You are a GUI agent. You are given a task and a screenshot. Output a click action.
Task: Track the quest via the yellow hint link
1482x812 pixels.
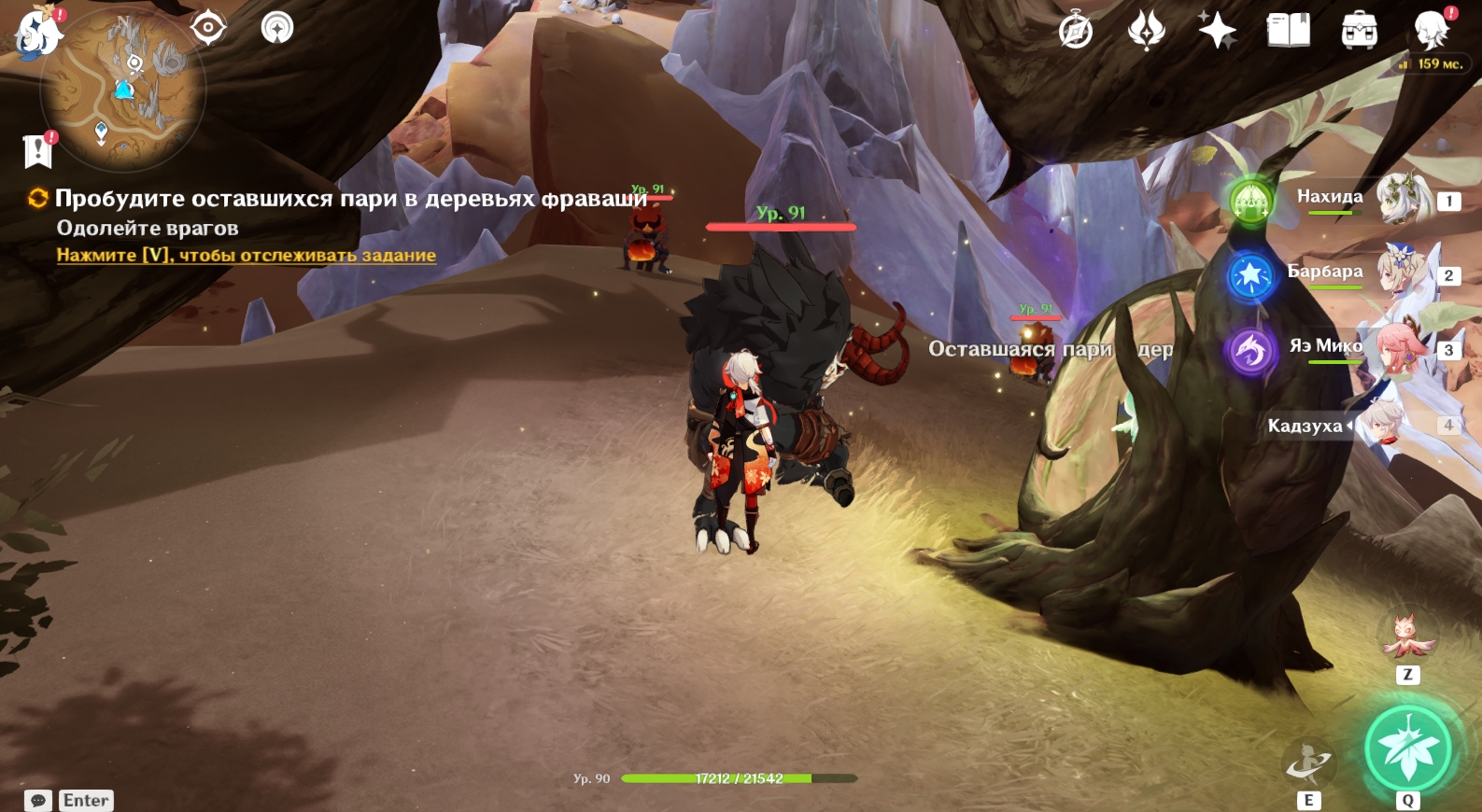(246, 255)
